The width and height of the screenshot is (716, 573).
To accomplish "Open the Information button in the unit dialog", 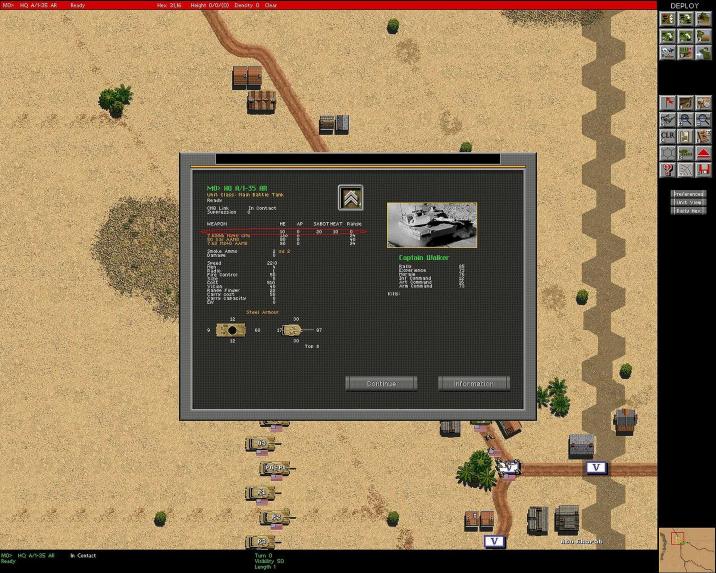I will click(473, 383).
